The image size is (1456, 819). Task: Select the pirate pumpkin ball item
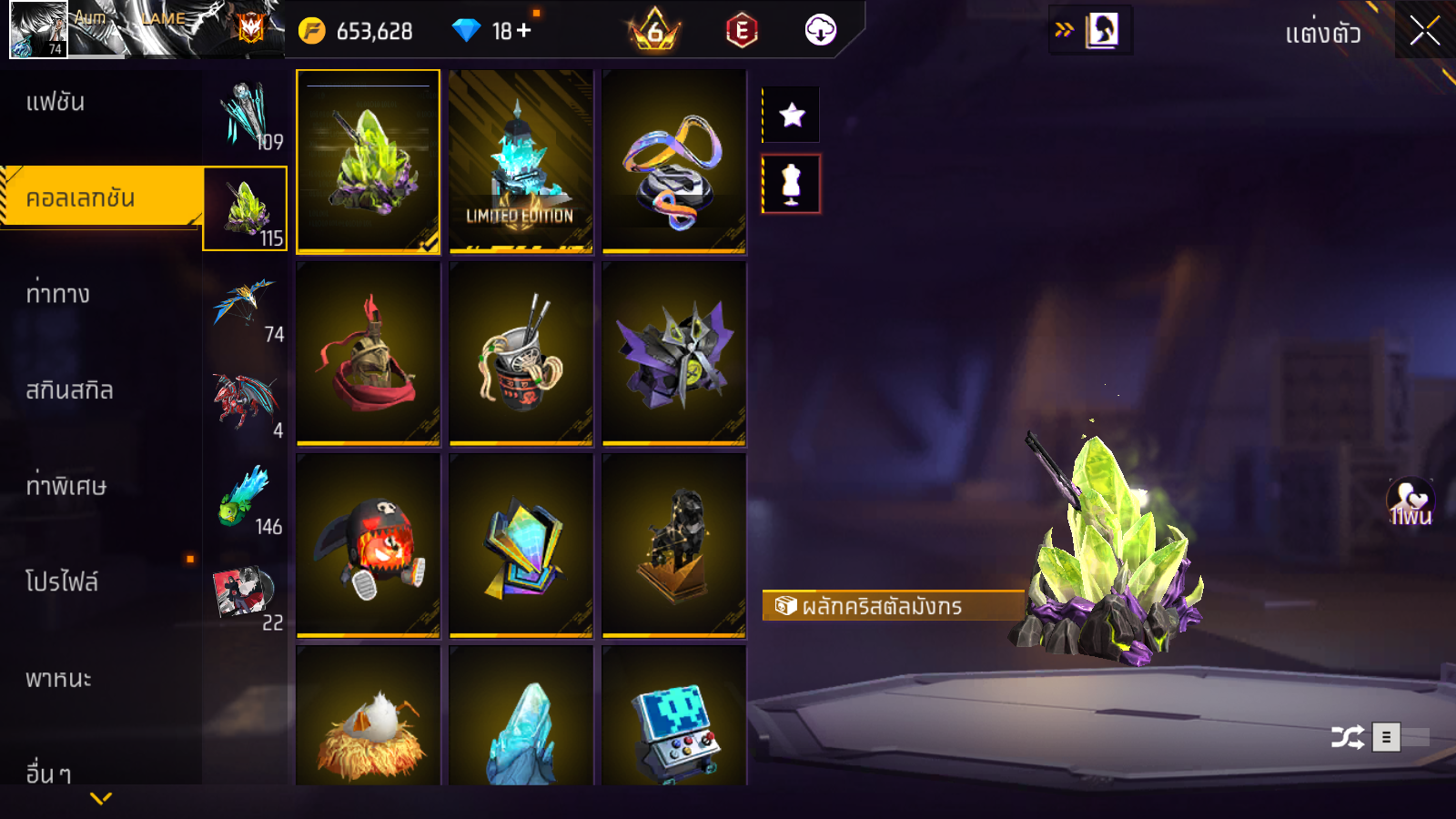369,546
